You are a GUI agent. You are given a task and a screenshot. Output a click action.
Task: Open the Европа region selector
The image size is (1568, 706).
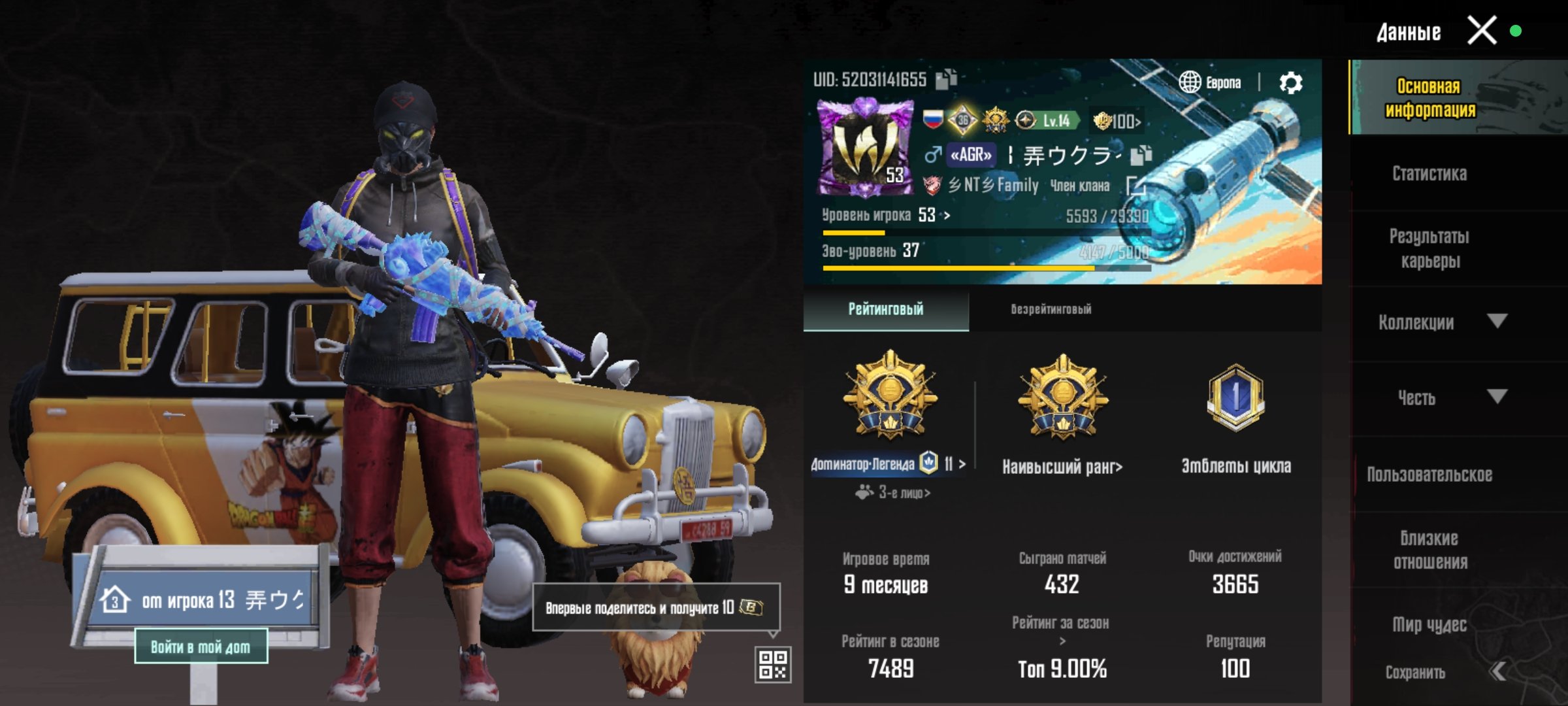[x=1211, y=83]
